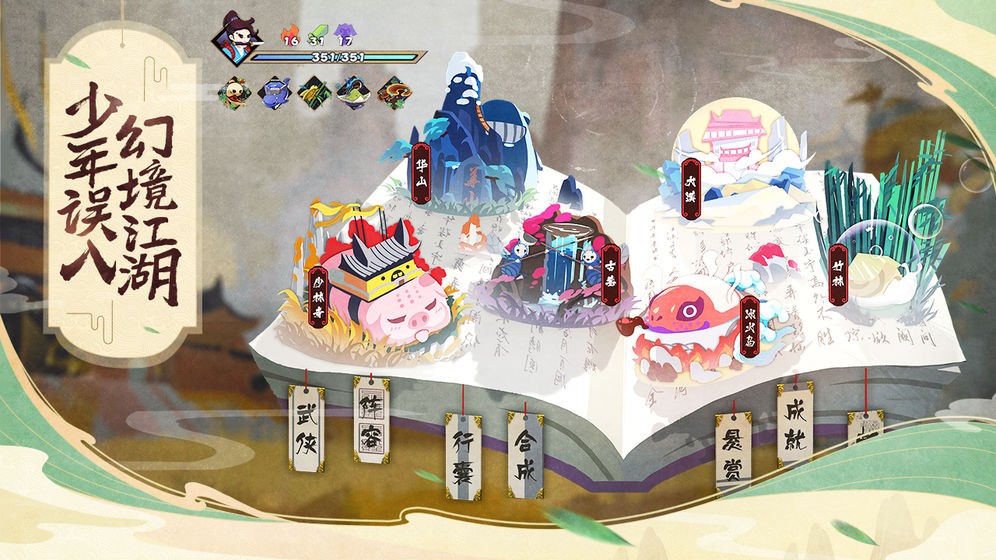The height and width of the screenshot is (560, 996).
Task: Select the skull monk companion icon
Action: click(234, 94)
